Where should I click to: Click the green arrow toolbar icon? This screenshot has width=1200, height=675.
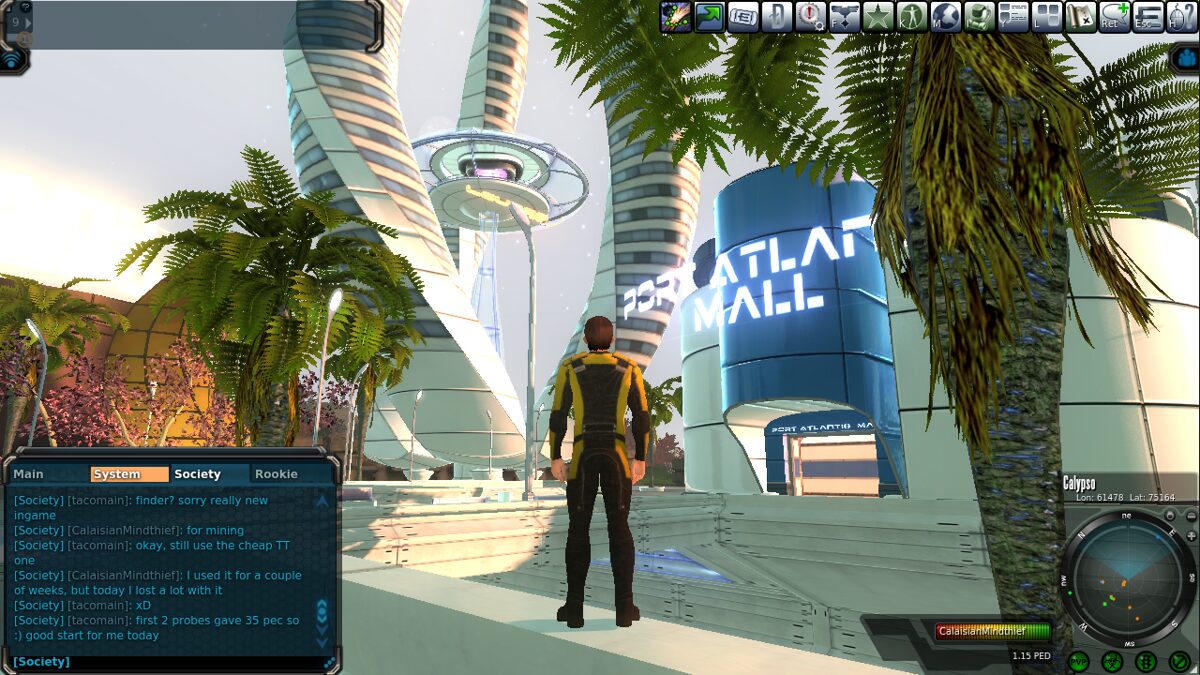710,17
